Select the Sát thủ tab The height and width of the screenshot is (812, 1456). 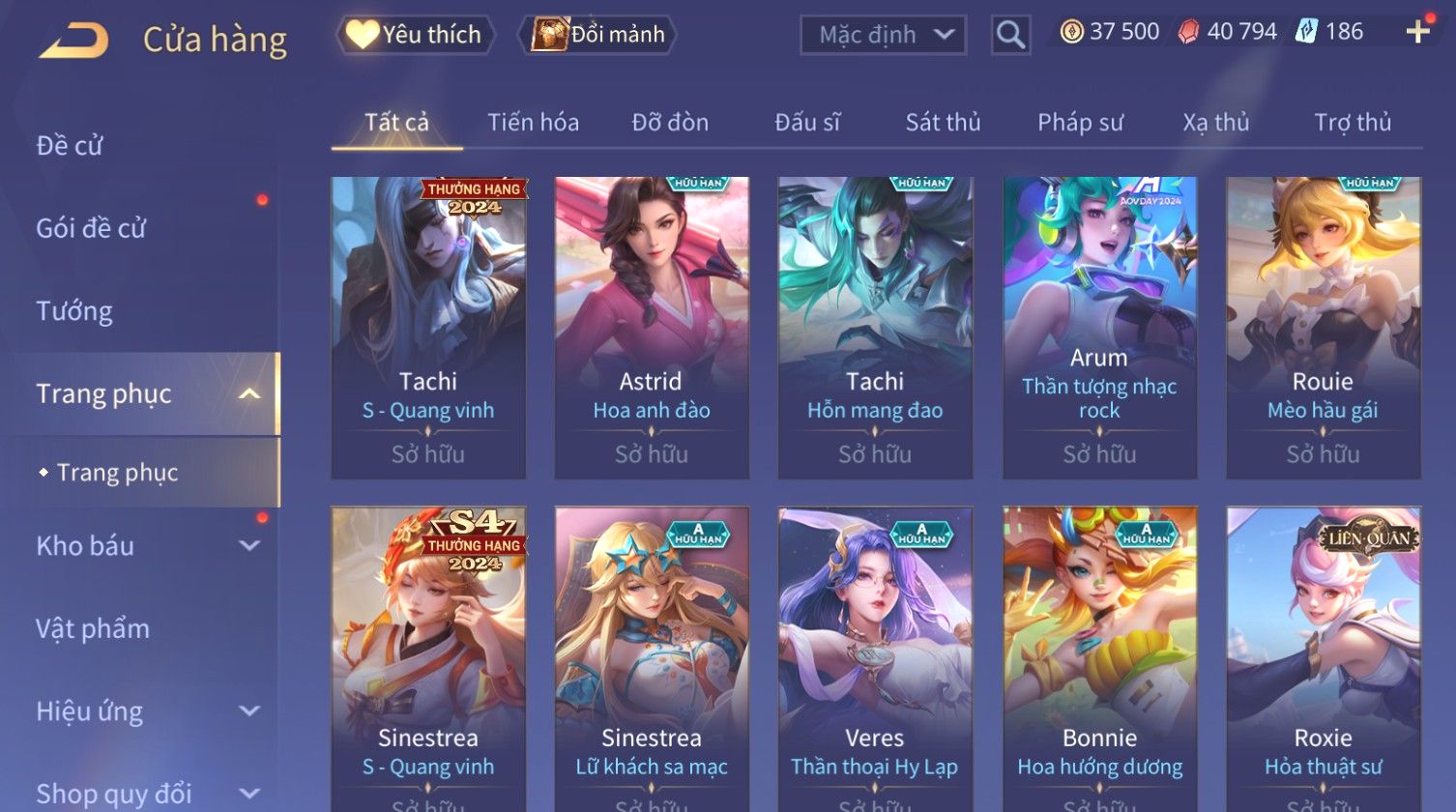click(x=943, y=123)
